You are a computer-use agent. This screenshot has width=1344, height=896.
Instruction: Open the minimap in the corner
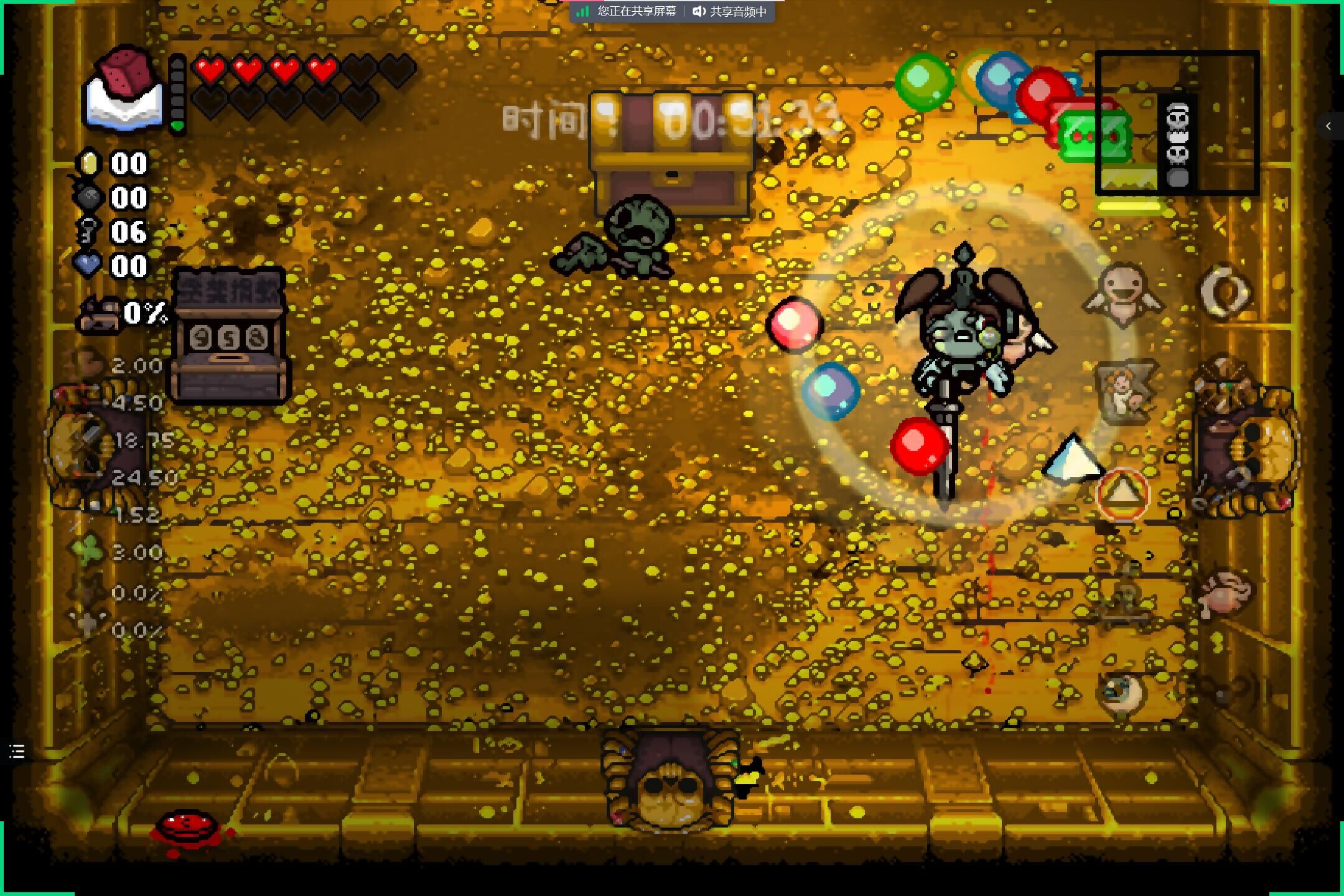tap(1177, 123)
